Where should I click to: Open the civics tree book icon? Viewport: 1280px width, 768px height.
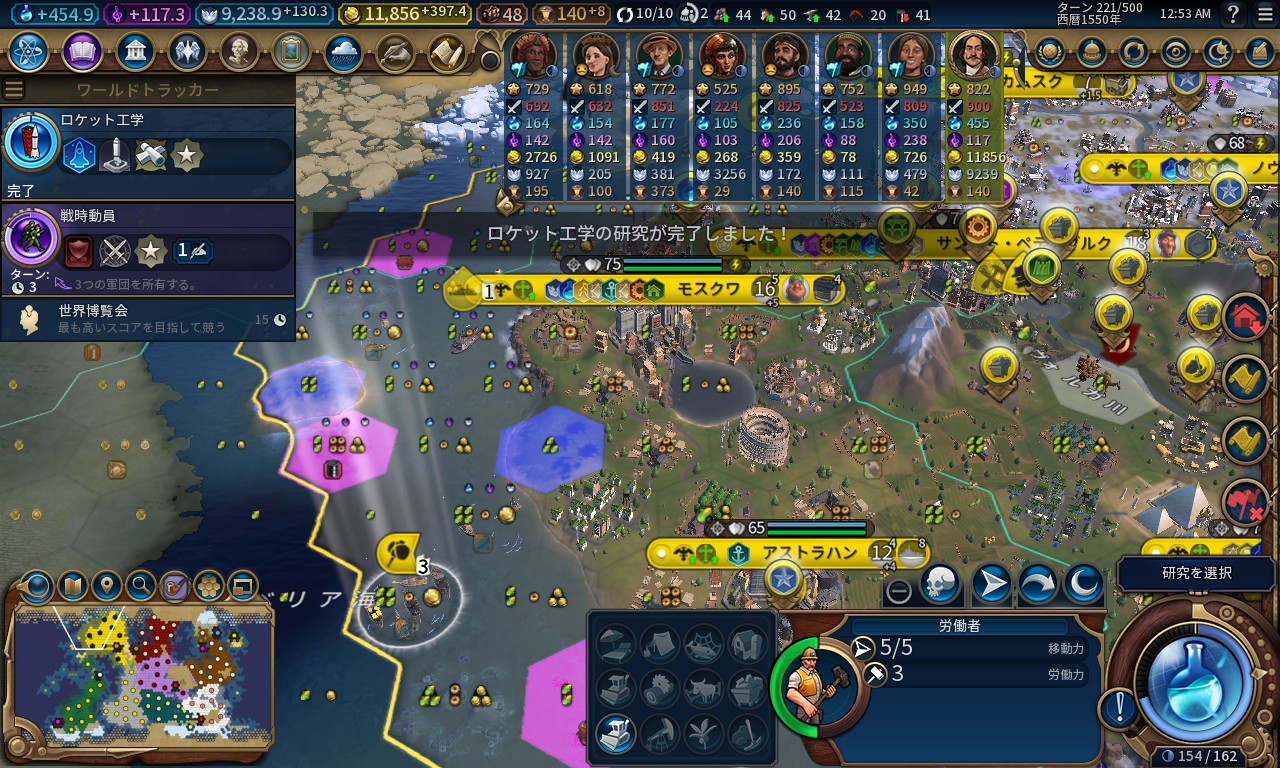[x=82, y=52]
